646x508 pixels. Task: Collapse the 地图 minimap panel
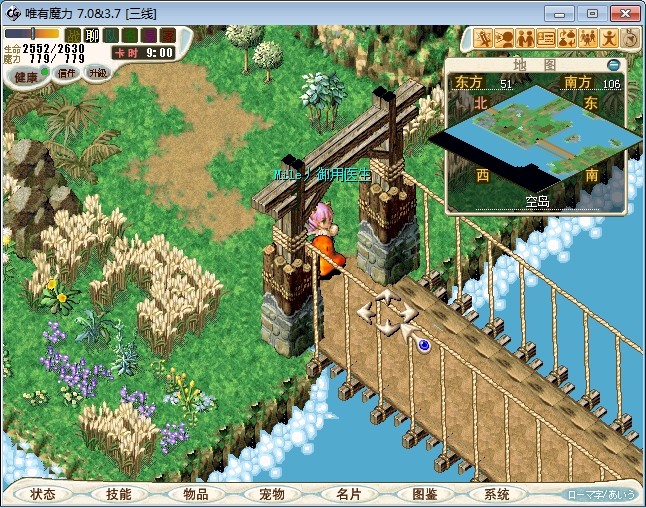coord(613,65)
